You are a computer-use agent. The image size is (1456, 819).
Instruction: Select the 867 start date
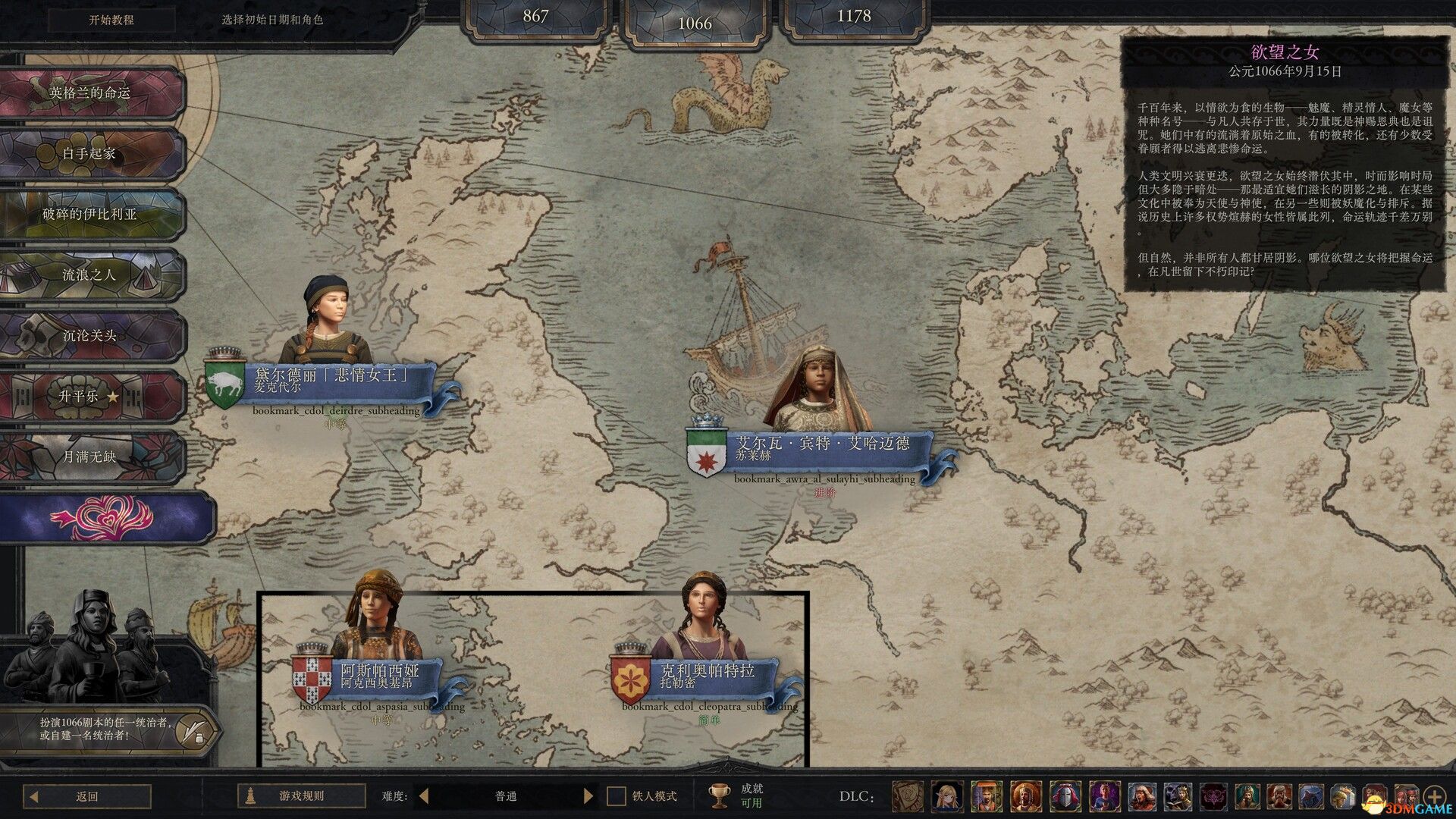[x=535, y=17]
